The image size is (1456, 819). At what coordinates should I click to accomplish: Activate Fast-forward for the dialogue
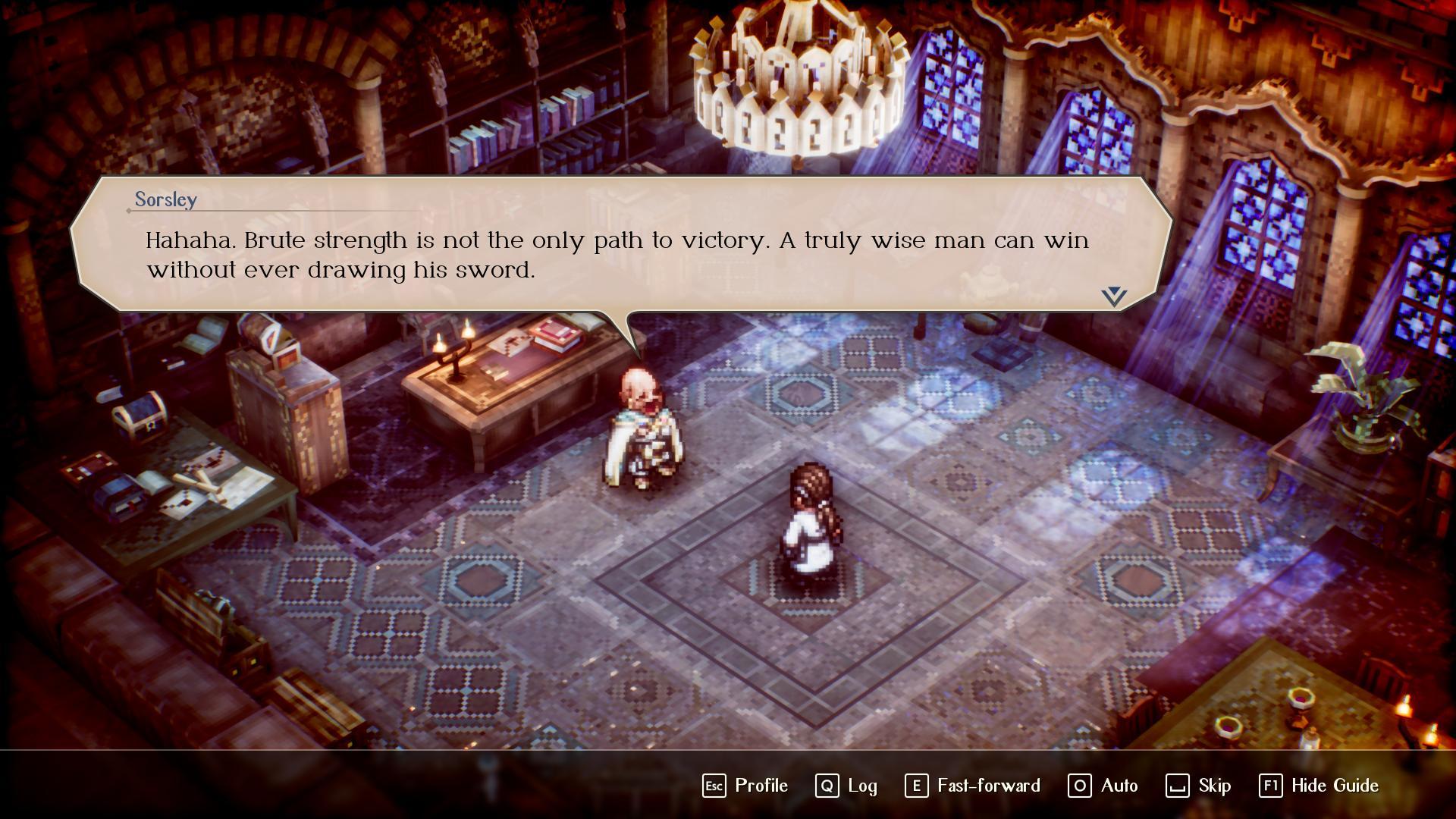point(973,786)
